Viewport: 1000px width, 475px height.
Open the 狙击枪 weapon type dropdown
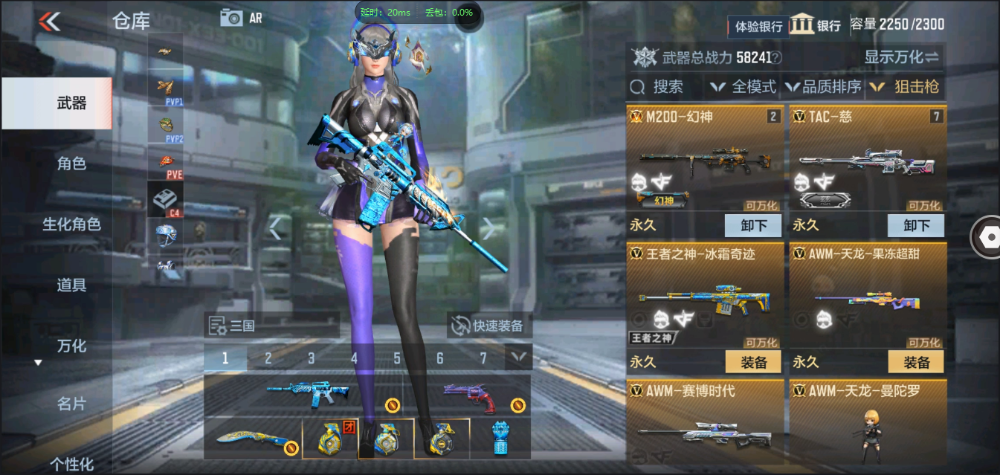905,87
